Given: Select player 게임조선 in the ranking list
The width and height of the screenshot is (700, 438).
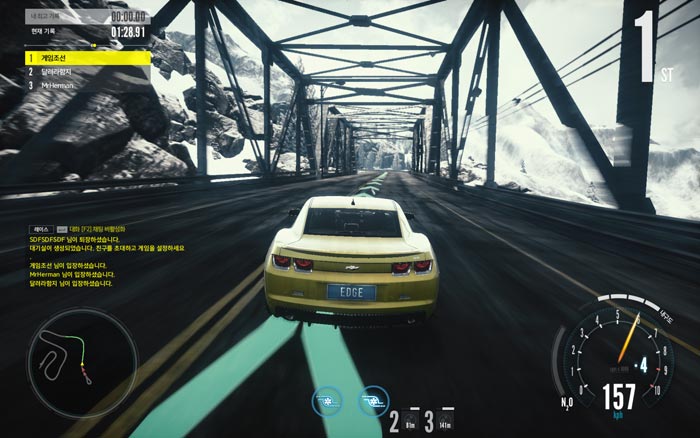Looking at the screenshot, I should point(88,58).
